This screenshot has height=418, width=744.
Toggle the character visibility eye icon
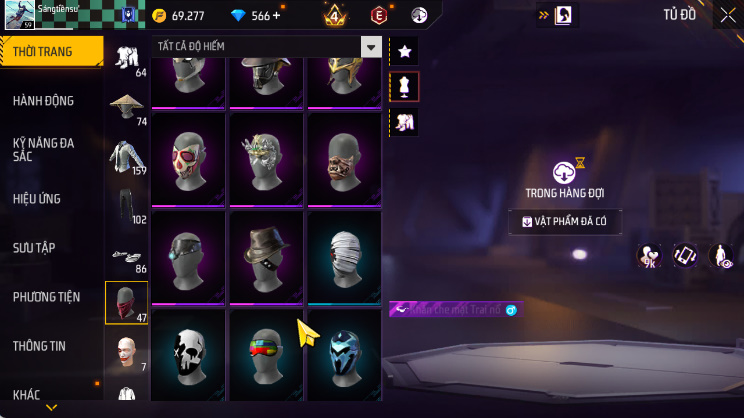coord(719,256)
